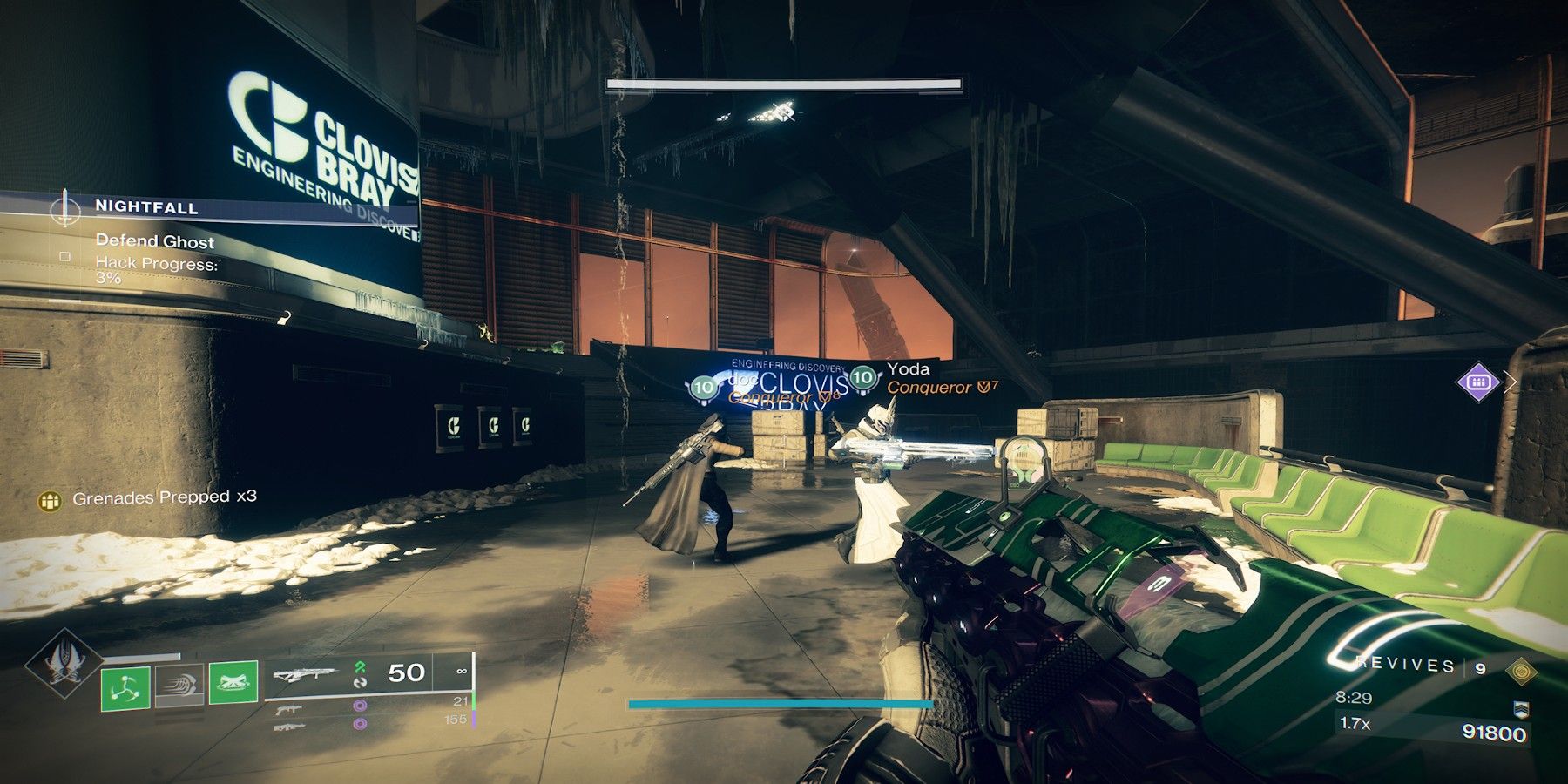Click the green special ammo icon

click(x=360, y=667)
